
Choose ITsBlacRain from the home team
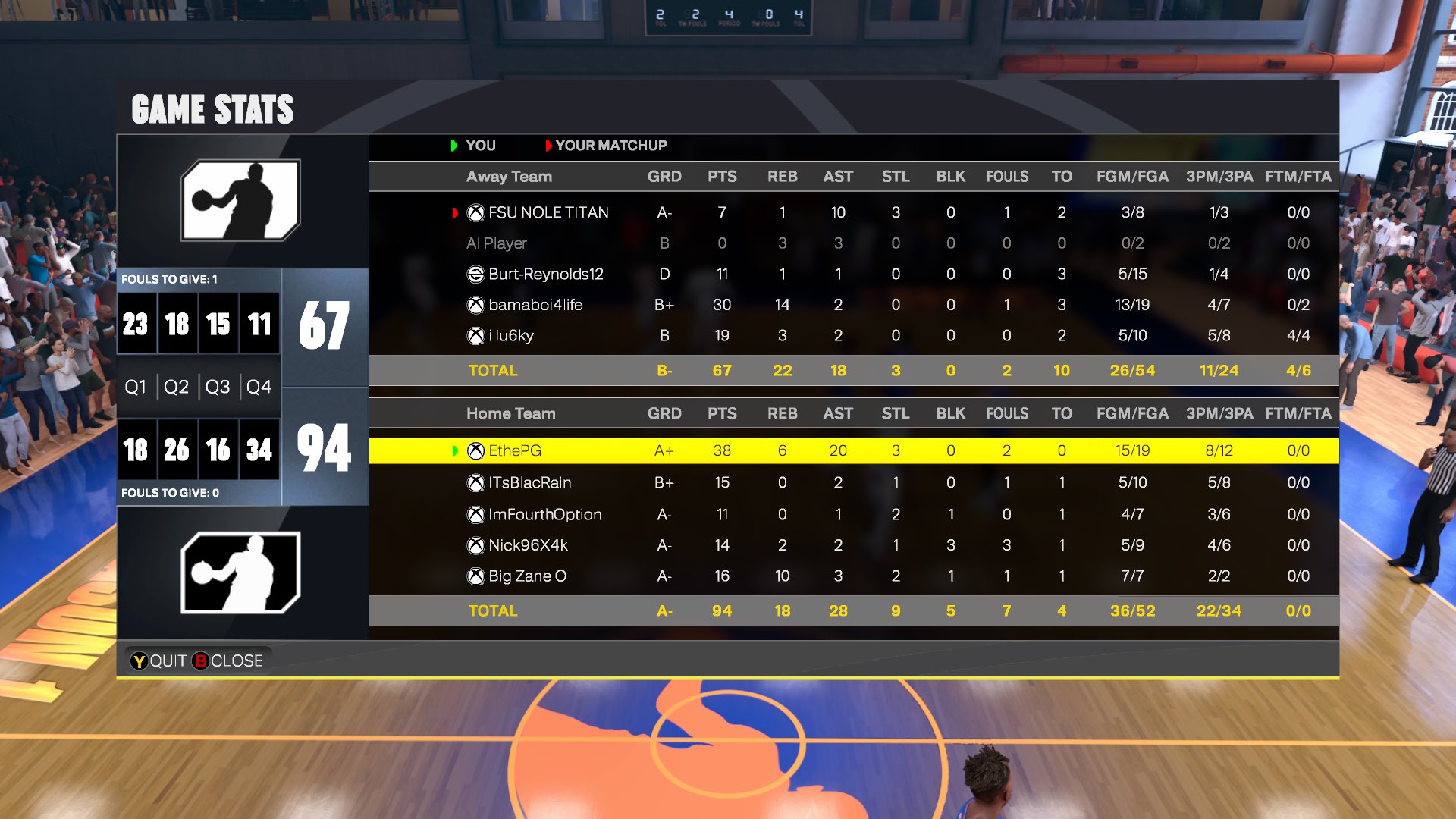[x=529, y=482]
